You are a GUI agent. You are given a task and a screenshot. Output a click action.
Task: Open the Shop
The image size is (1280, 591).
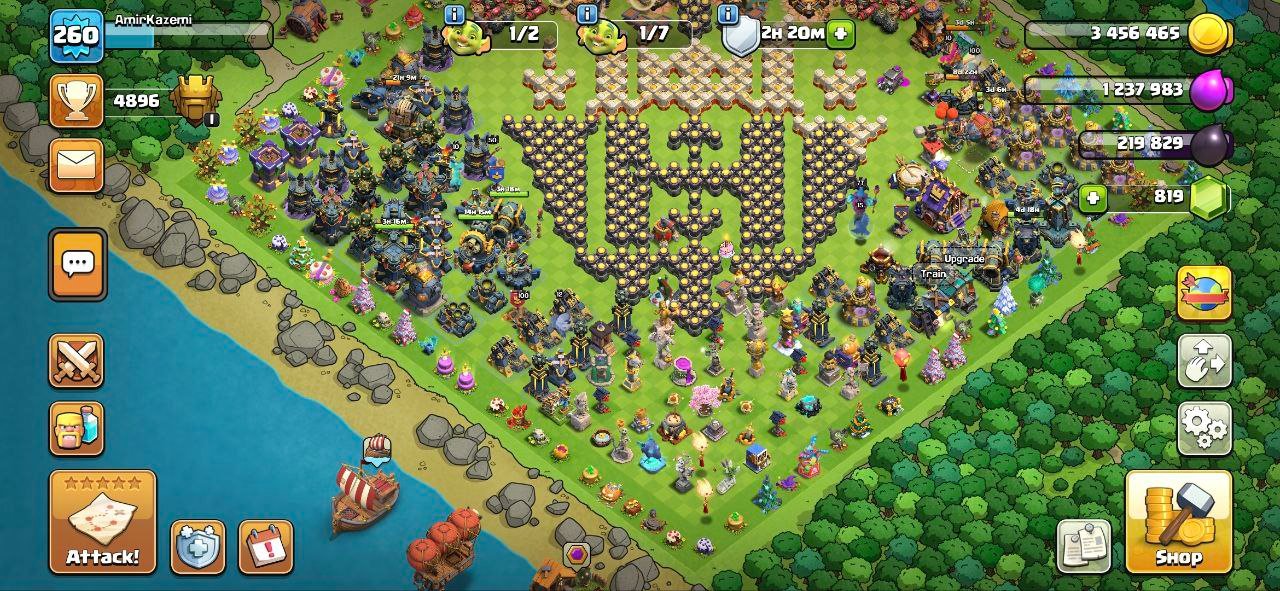(1178, 522)
